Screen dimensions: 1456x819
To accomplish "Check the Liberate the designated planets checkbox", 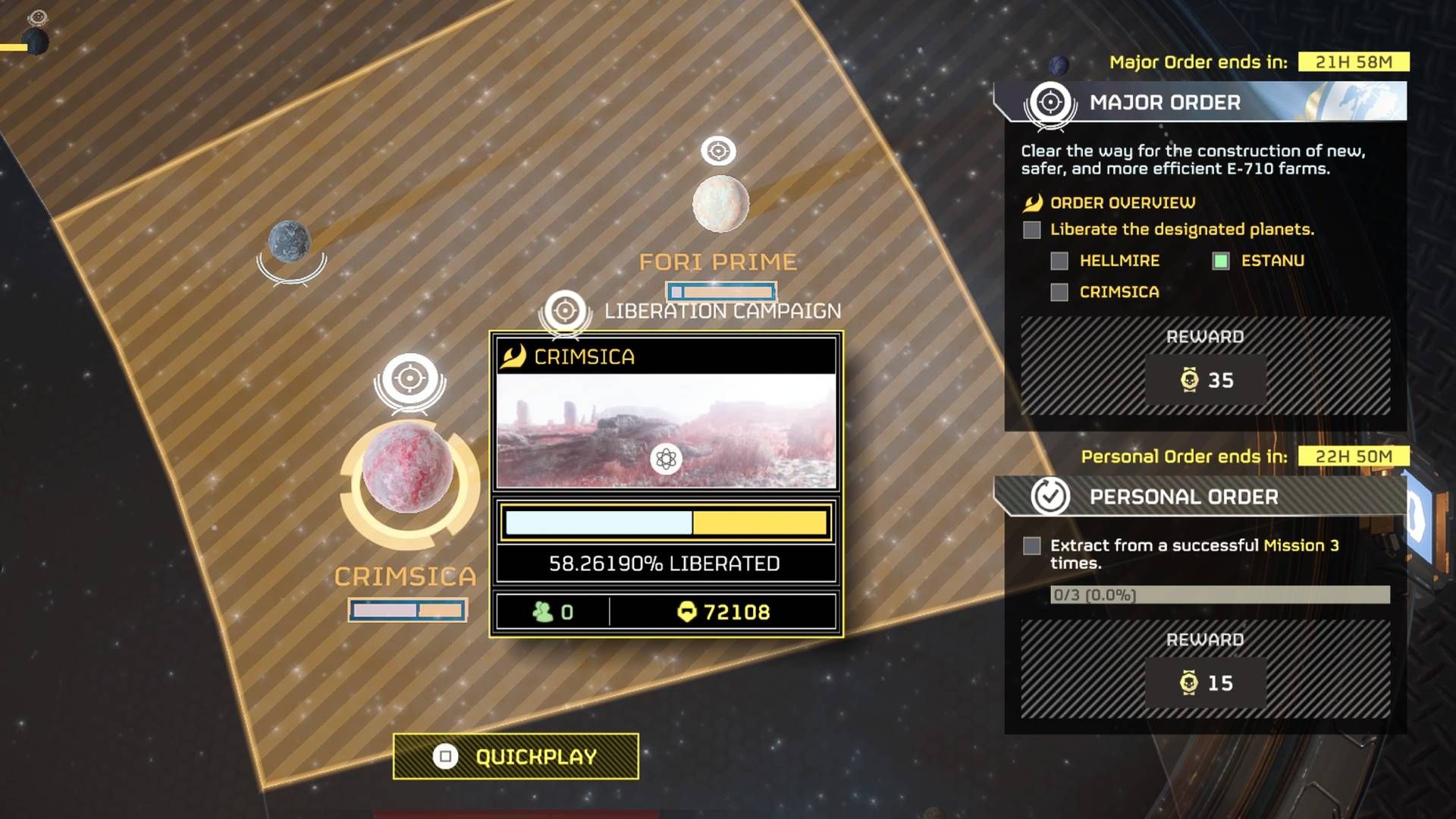I will click(x=1031, y=230).
